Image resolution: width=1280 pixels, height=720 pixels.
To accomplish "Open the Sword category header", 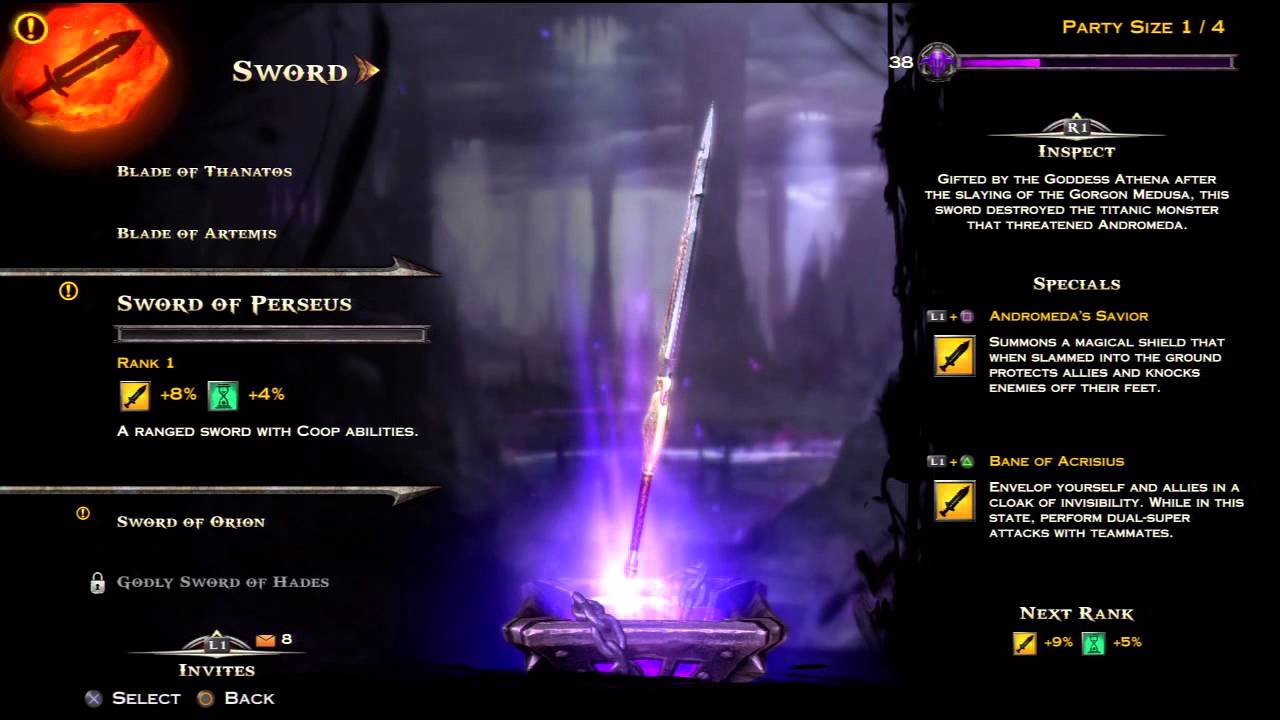I will pyautogui.click(x=290, y=71).
